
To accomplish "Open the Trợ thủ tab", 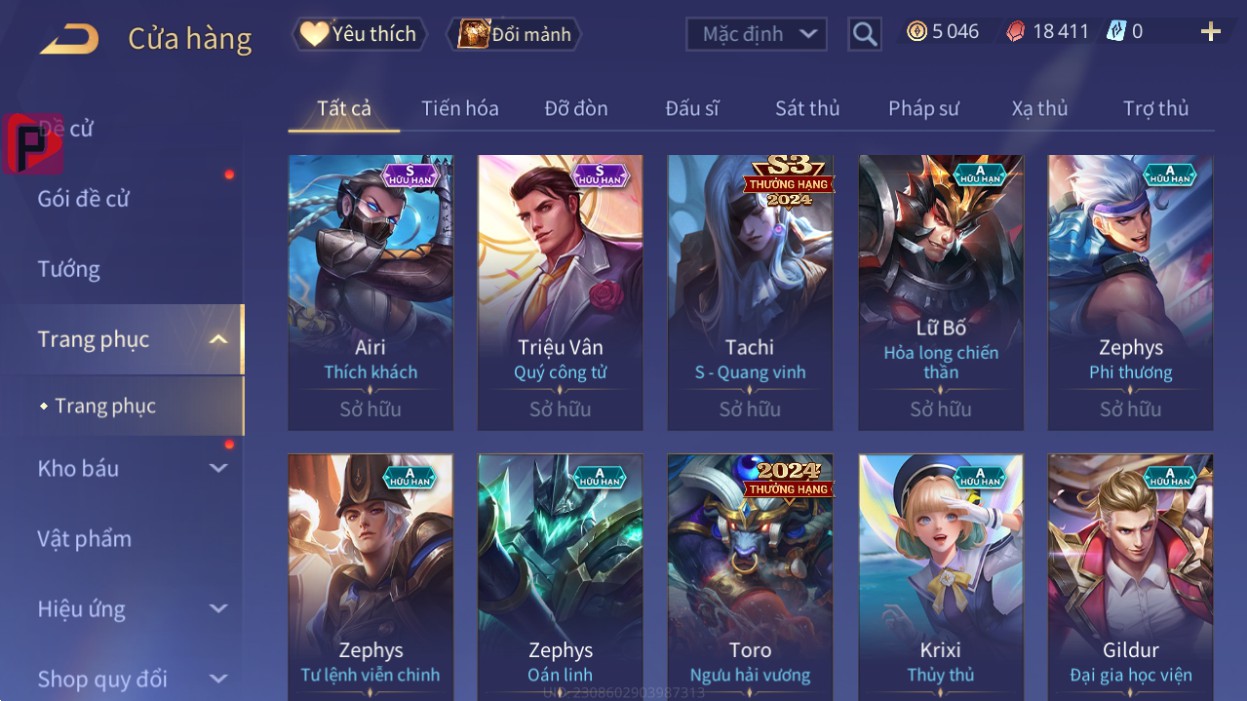I will [1155, 108].
